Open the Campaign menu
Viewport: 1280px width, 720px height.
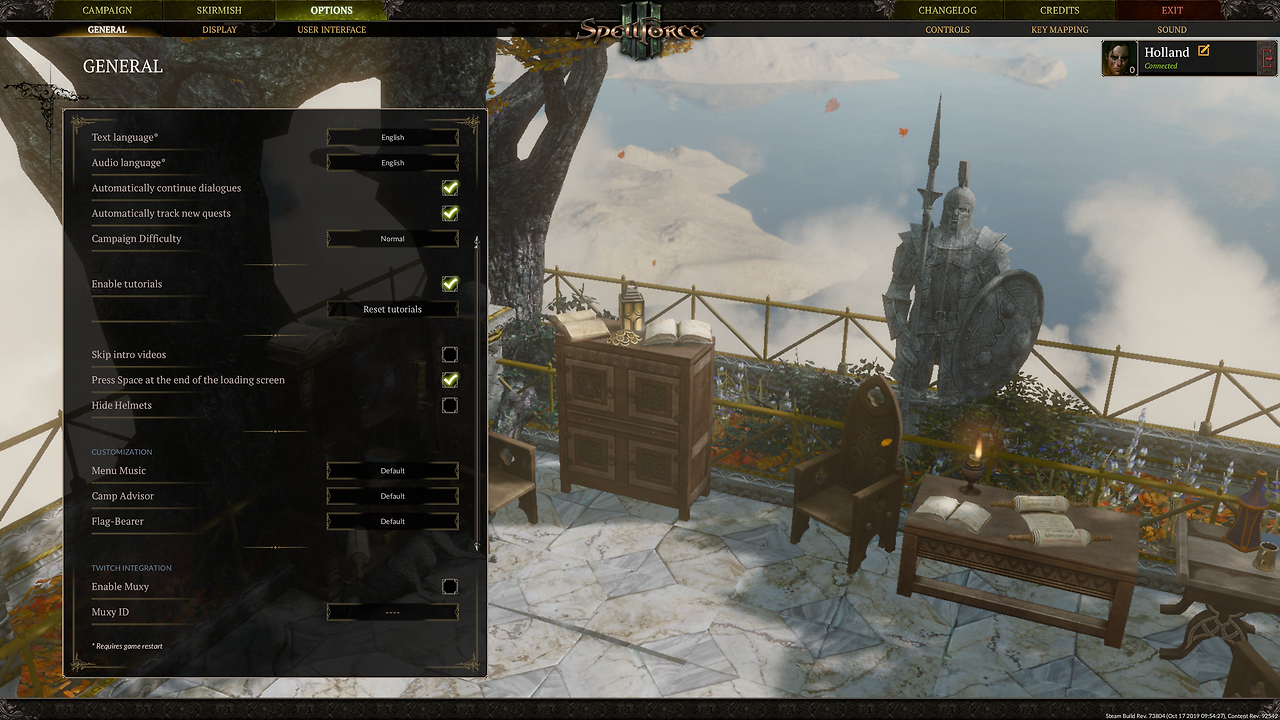[x=107, y=10]
